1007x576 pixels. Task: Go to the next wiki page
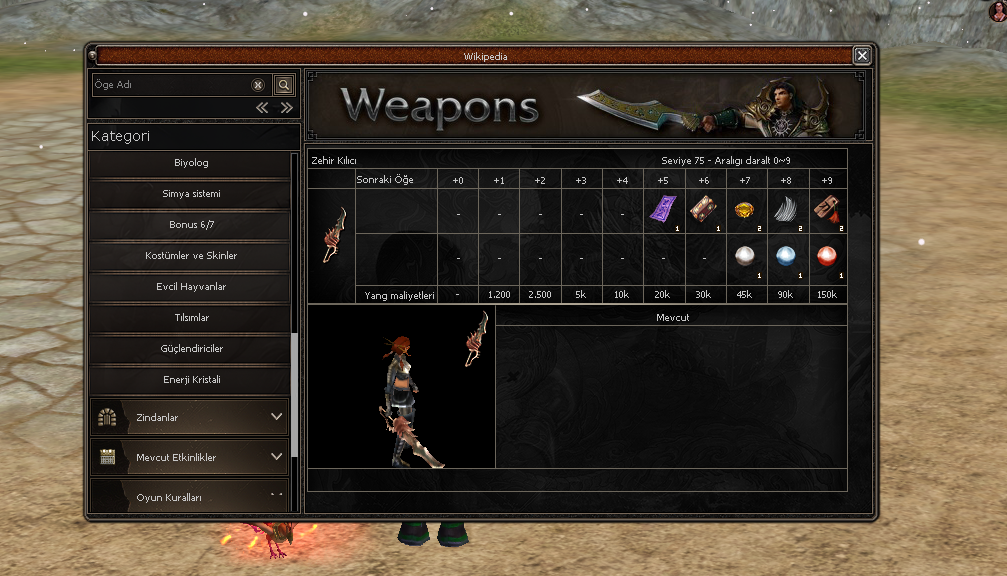286,108
